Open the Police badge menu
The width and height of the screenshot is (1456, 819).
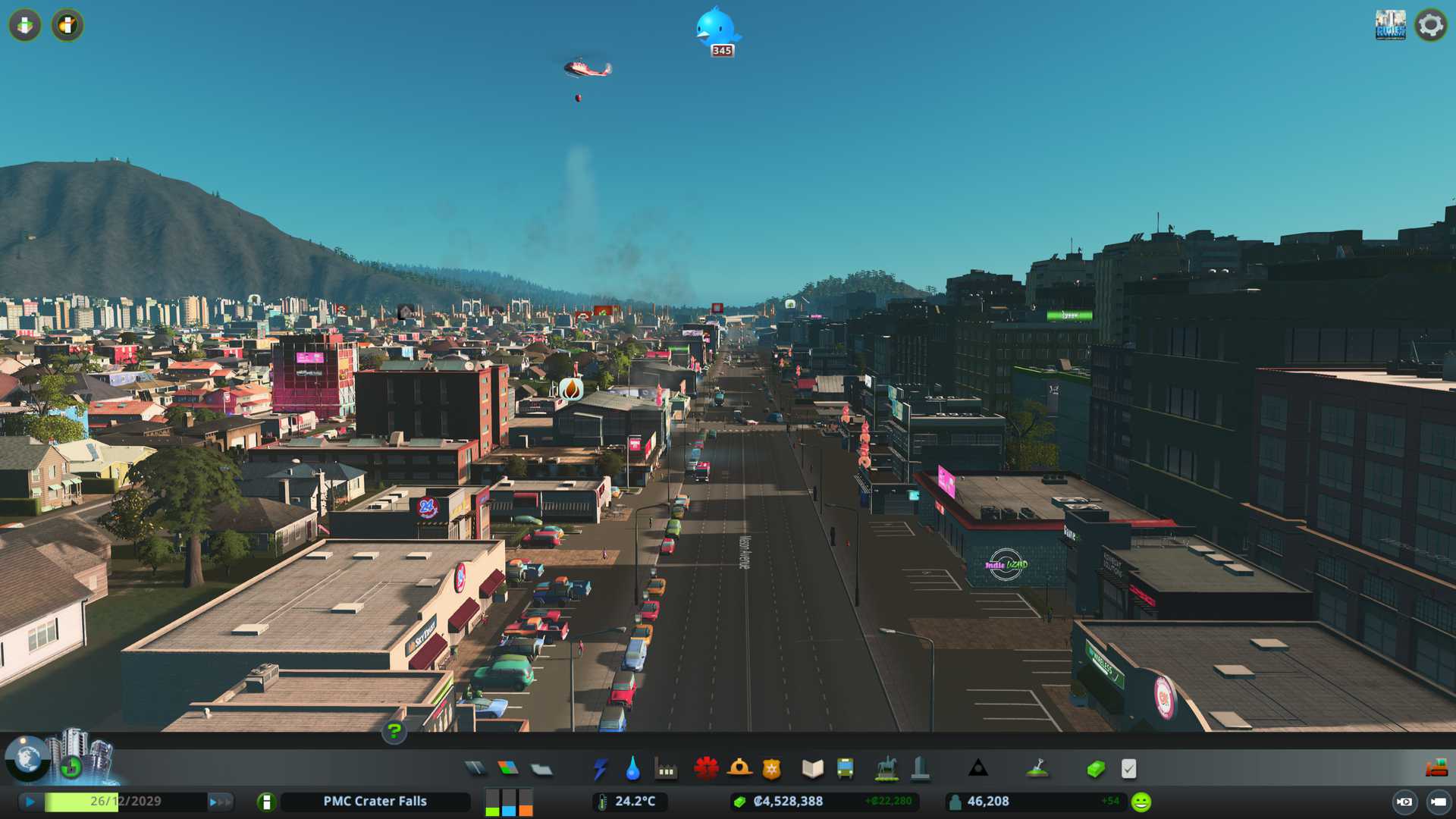point(771,769)
